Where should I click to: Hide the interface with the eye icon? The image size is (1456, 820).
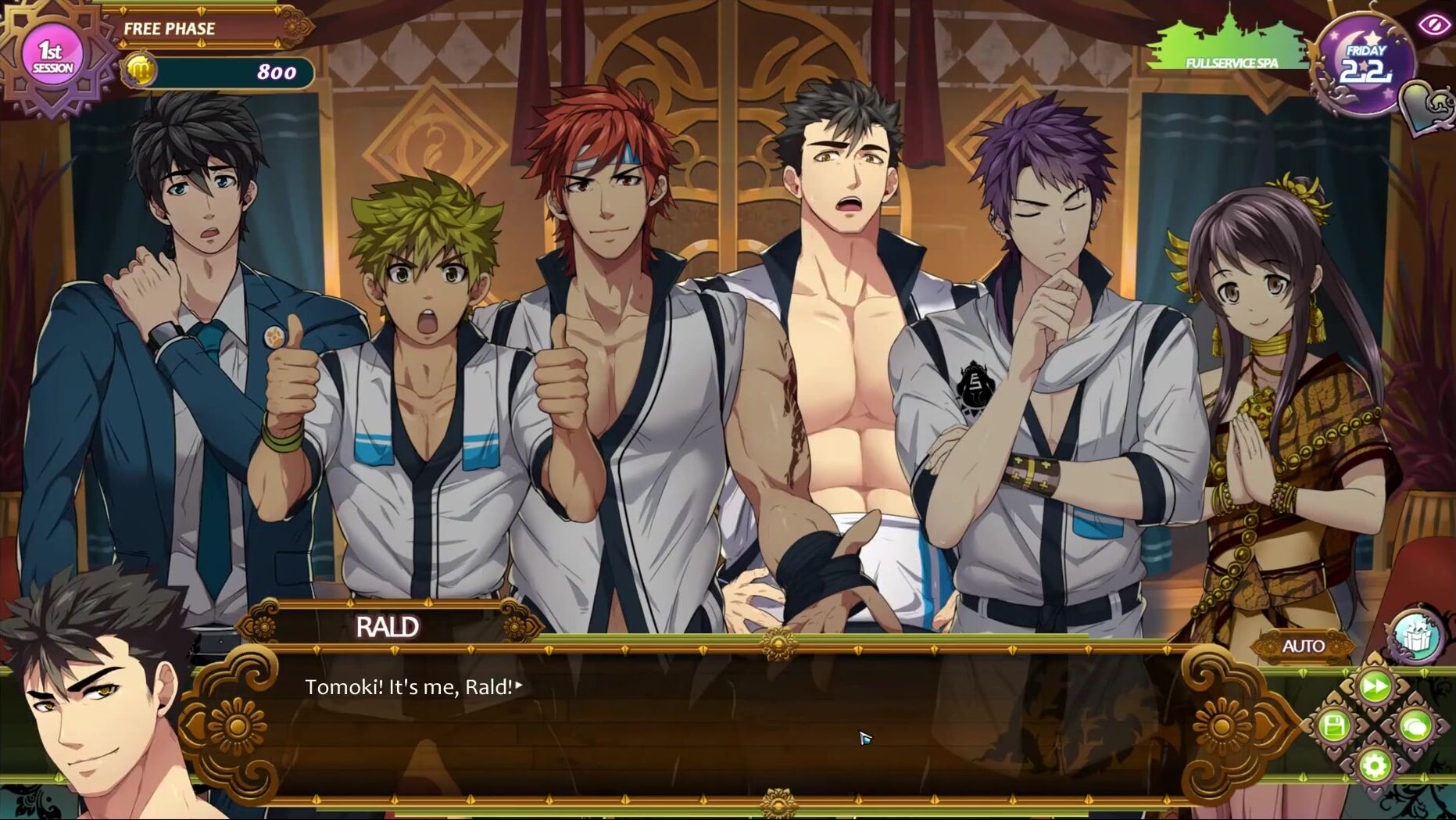pos(1434,25)
